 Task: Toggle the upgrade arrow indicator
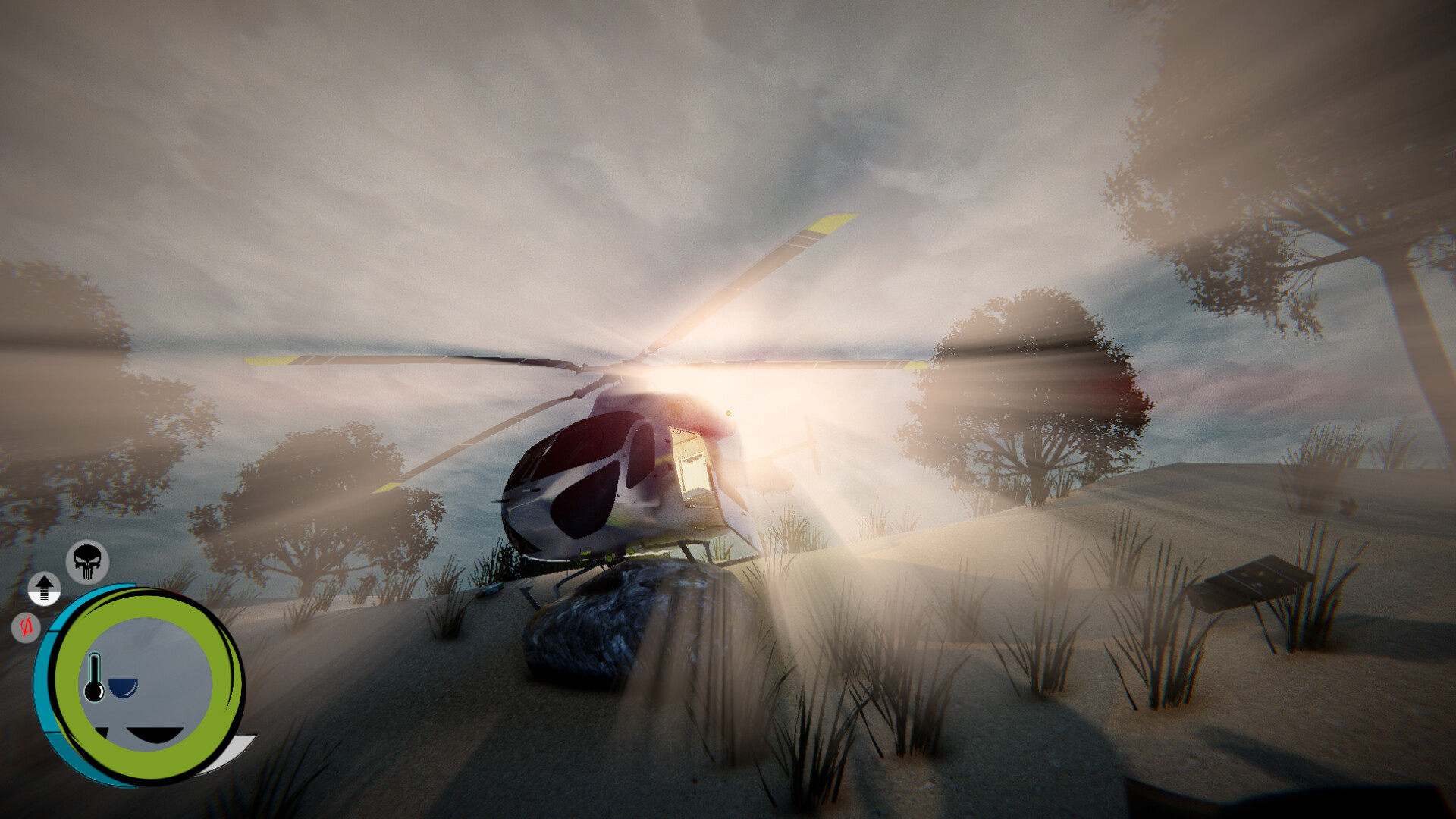(x=45, y=588)
